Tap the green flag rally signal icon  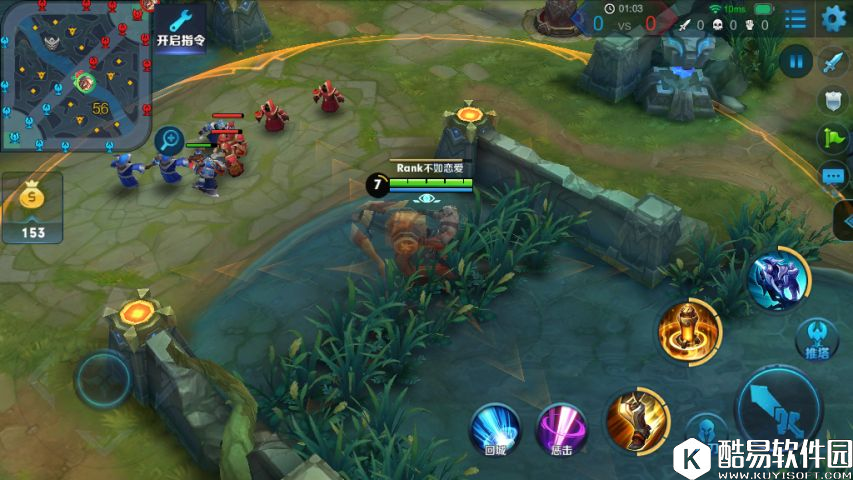pos(834,137)
